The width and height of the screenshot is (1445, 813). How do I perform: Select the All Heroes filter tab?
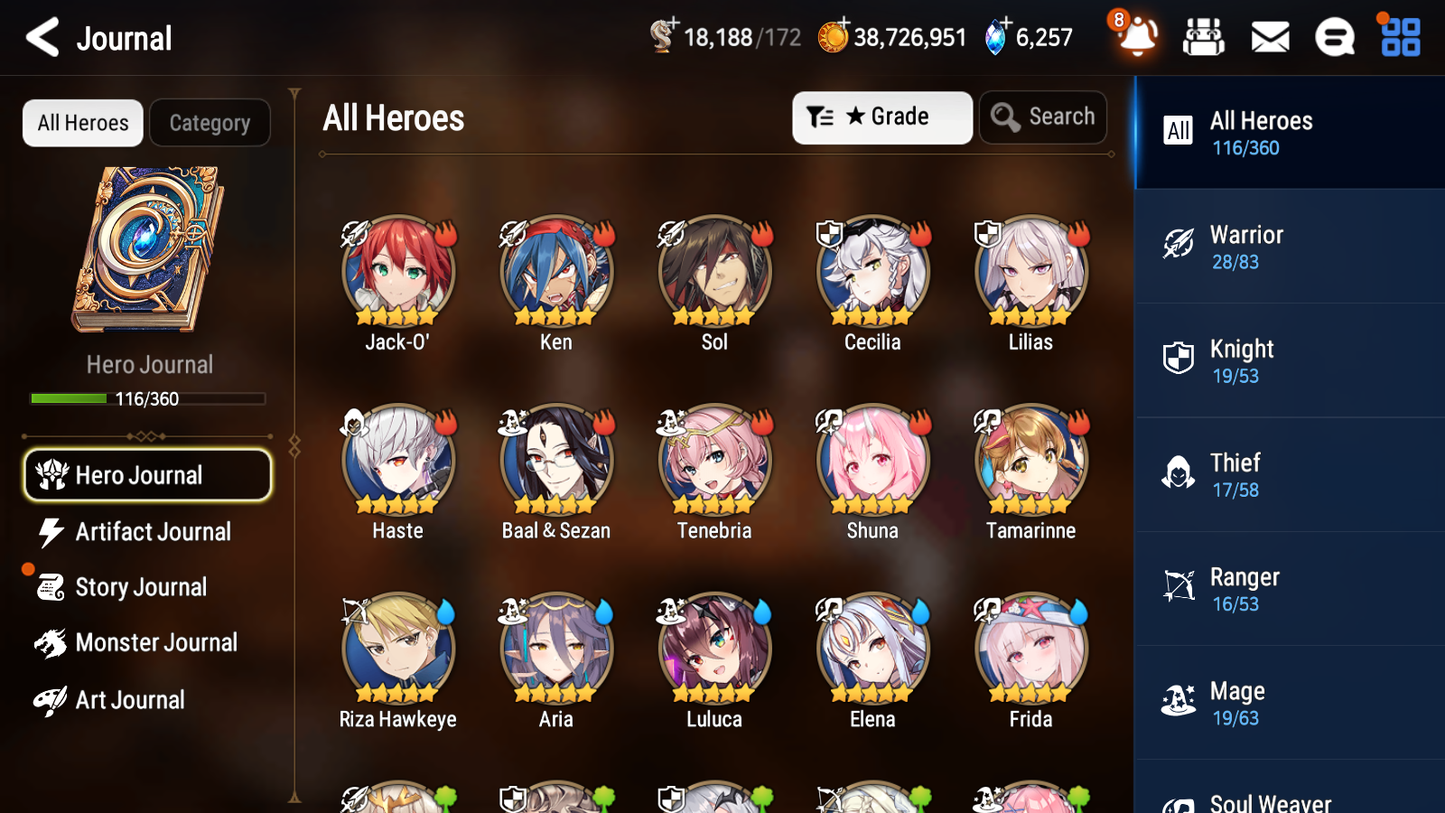pos(82,122)
